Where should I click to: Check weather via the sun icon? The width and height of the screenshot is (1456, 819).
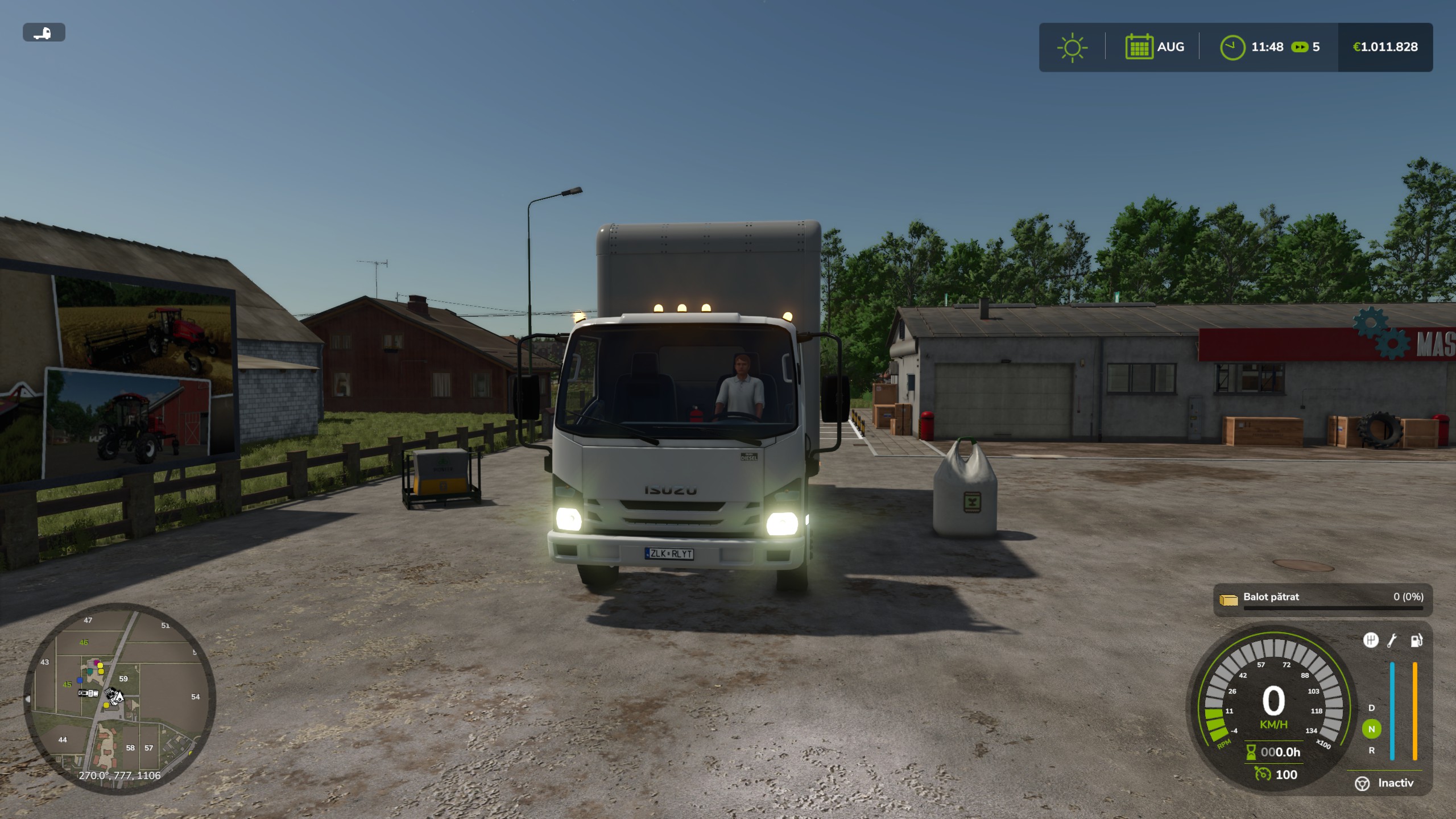click(1073, 47)
